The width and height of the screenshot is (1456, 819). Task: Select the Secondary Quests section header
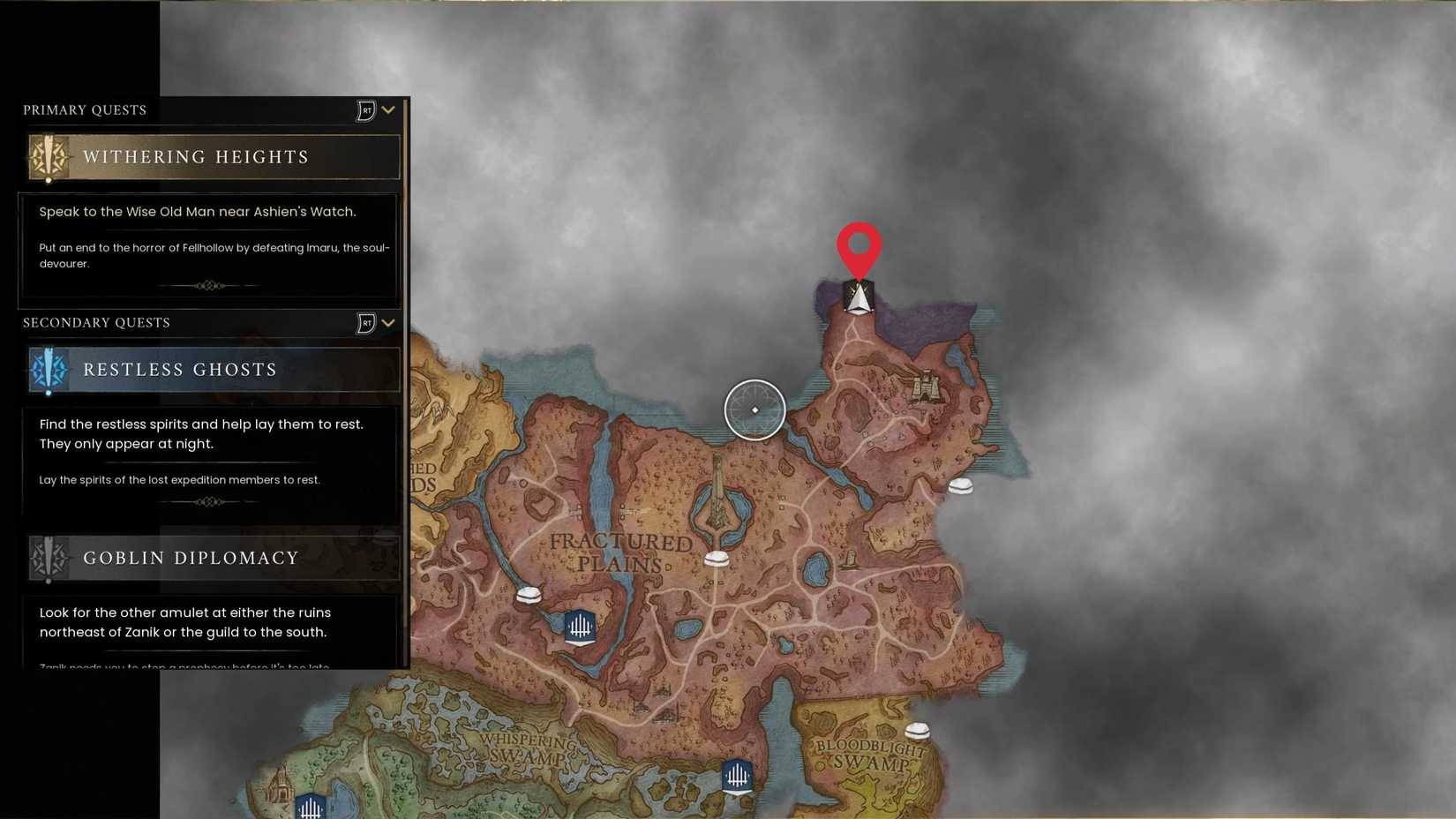(97, 323)
